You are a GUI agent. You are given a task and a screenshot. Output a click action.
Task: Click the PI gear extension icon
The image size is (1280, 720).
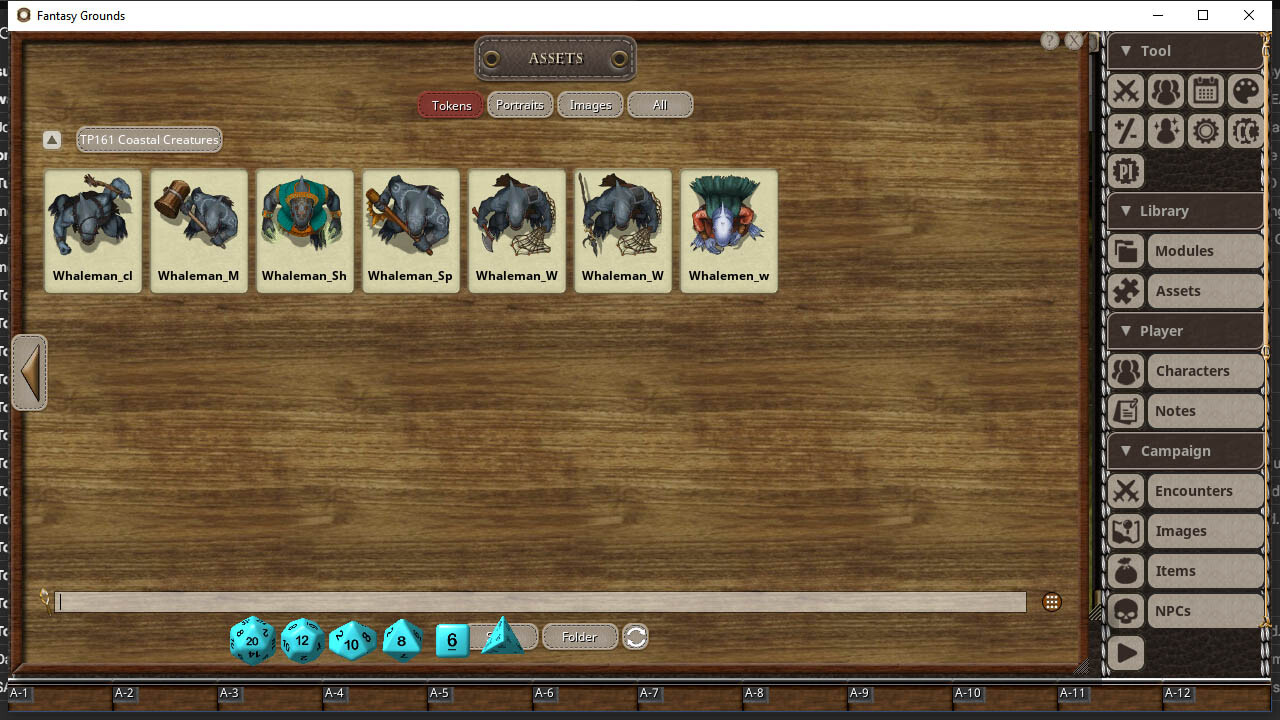click(1126, 171)
